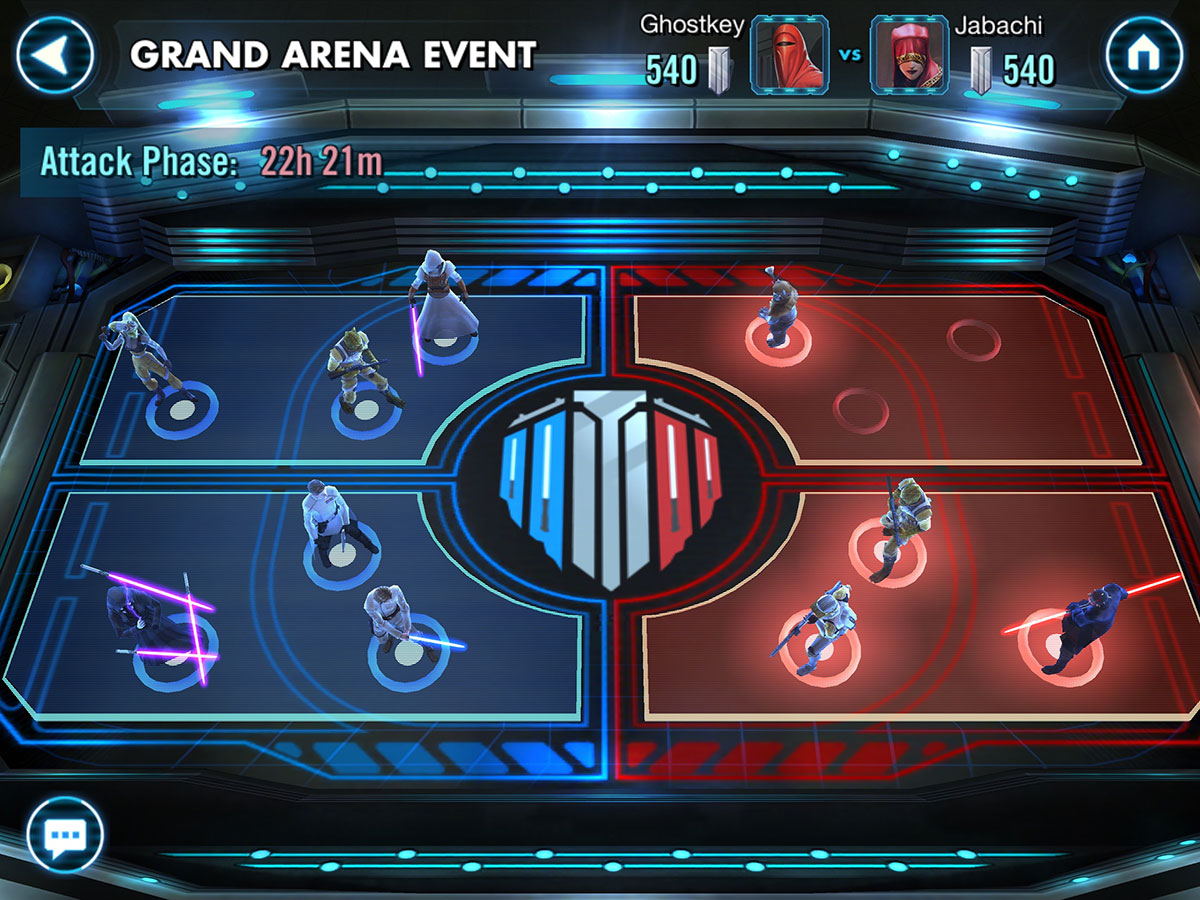Return to the home screen

click(1142, 55)
